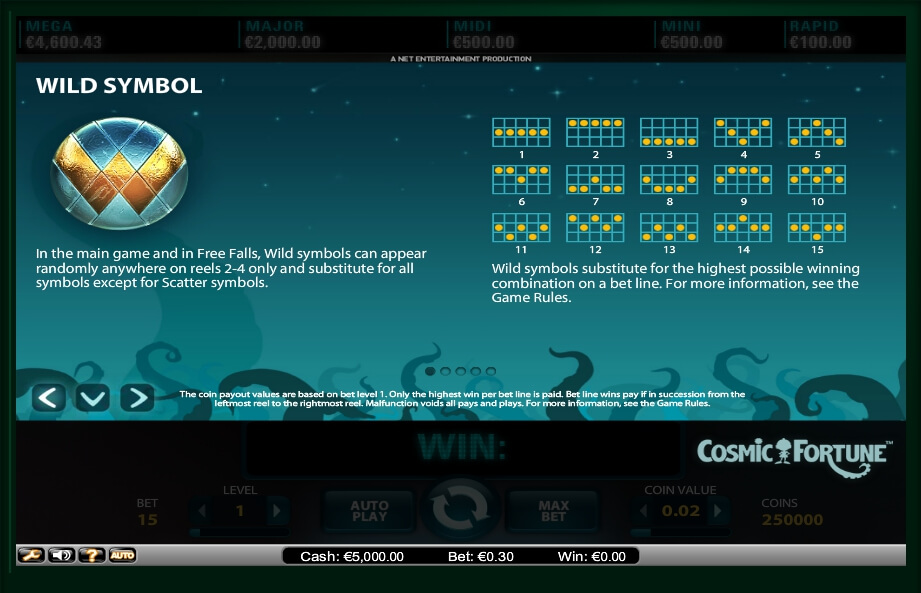The height and width of the screenshot is (593, 921).
Task: Start Auto Play
Action: click(x=369, y=511)
